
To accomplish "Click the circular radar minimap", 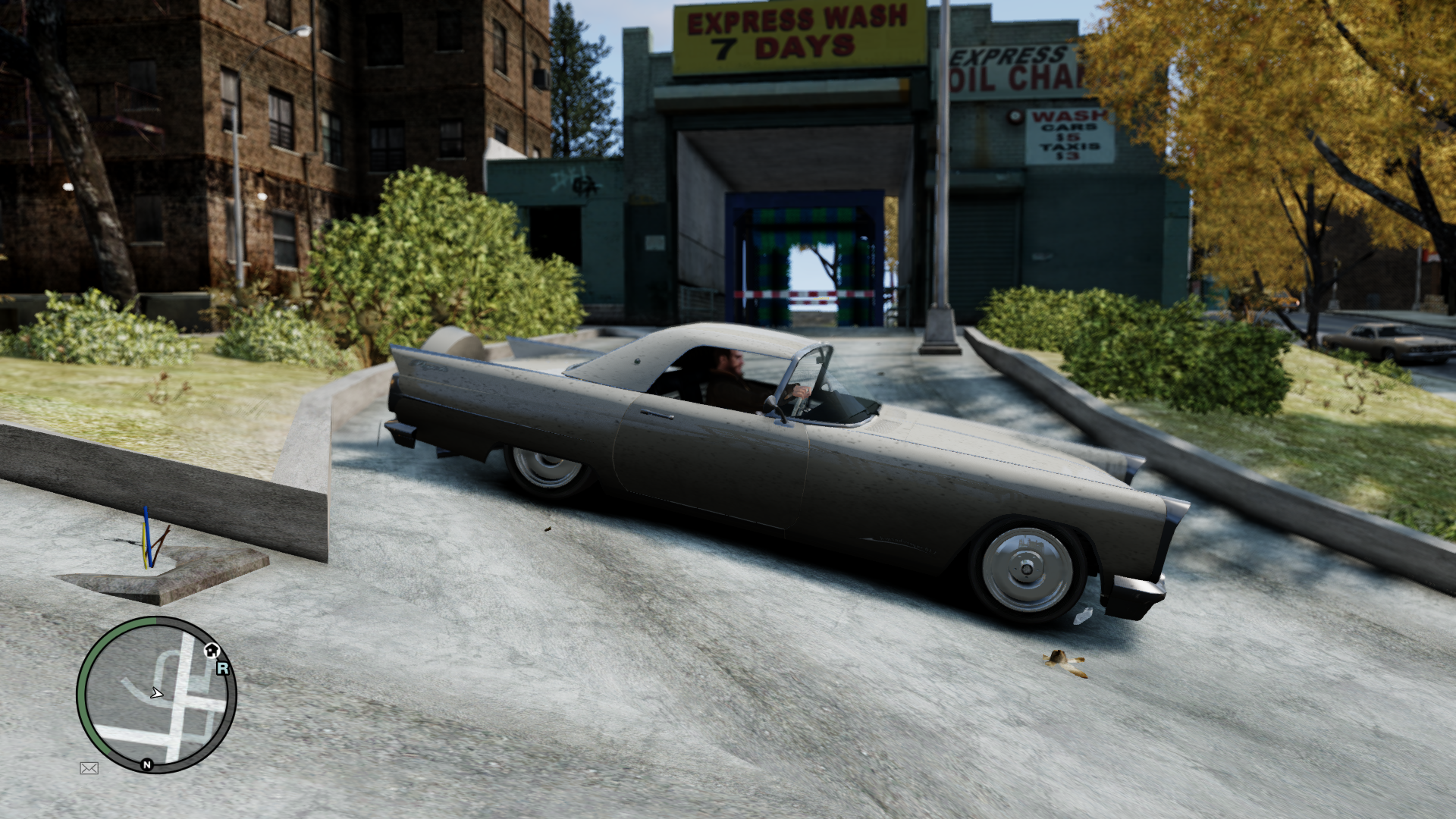I will [x=157, y=694].
